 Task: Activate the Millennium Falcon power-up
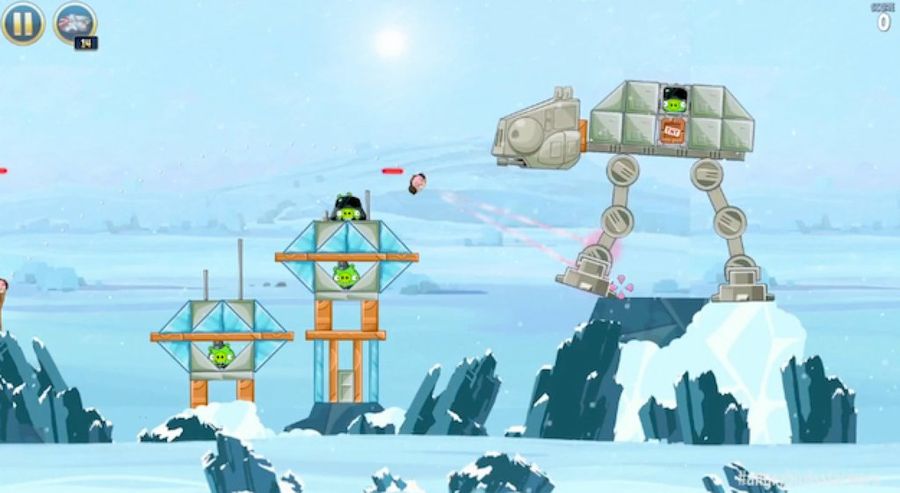(74, 22)
